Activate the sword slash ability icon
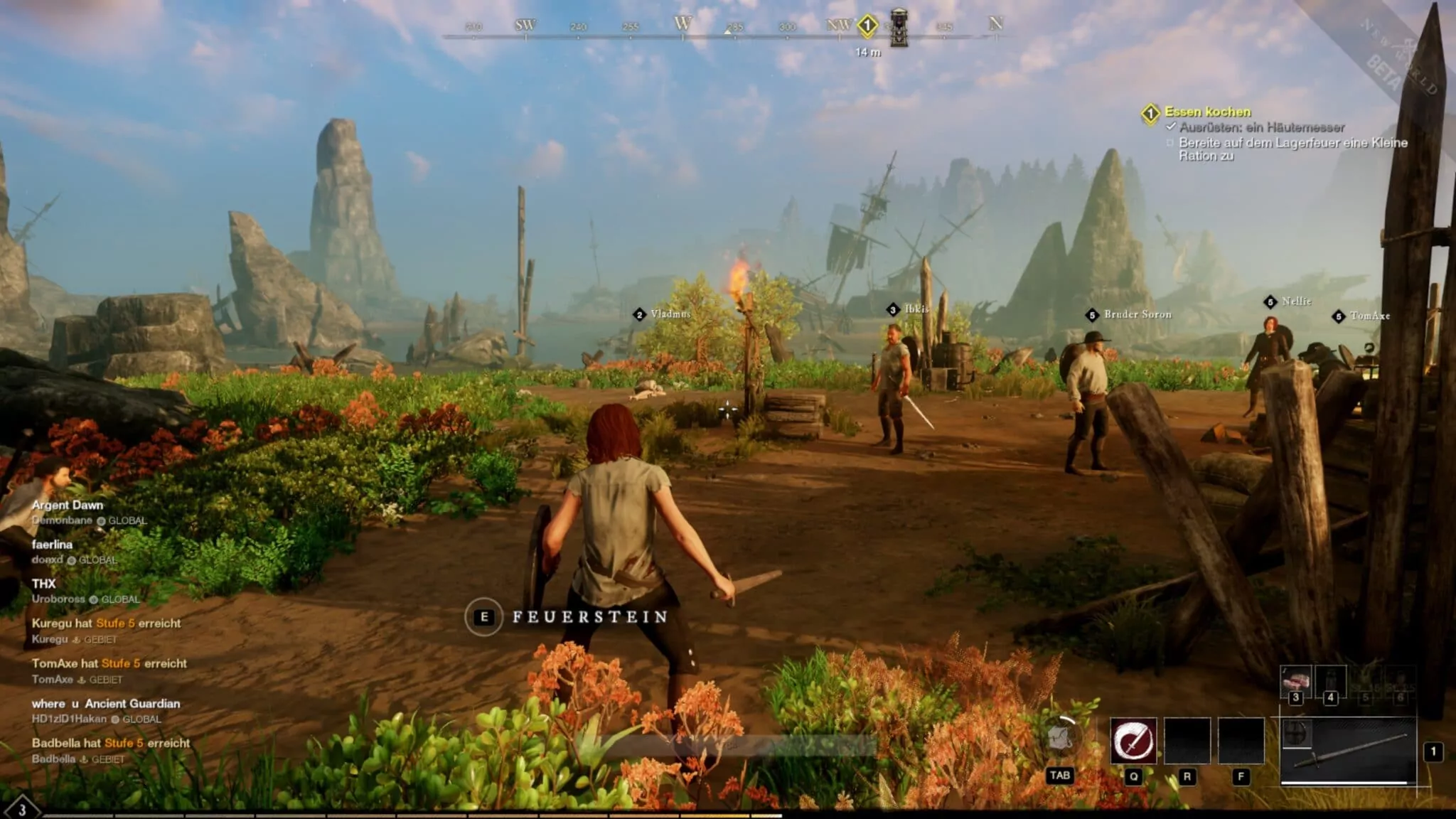Image resolution: width=1456 pixels, height=819 pixels. tap(1133, 741)
